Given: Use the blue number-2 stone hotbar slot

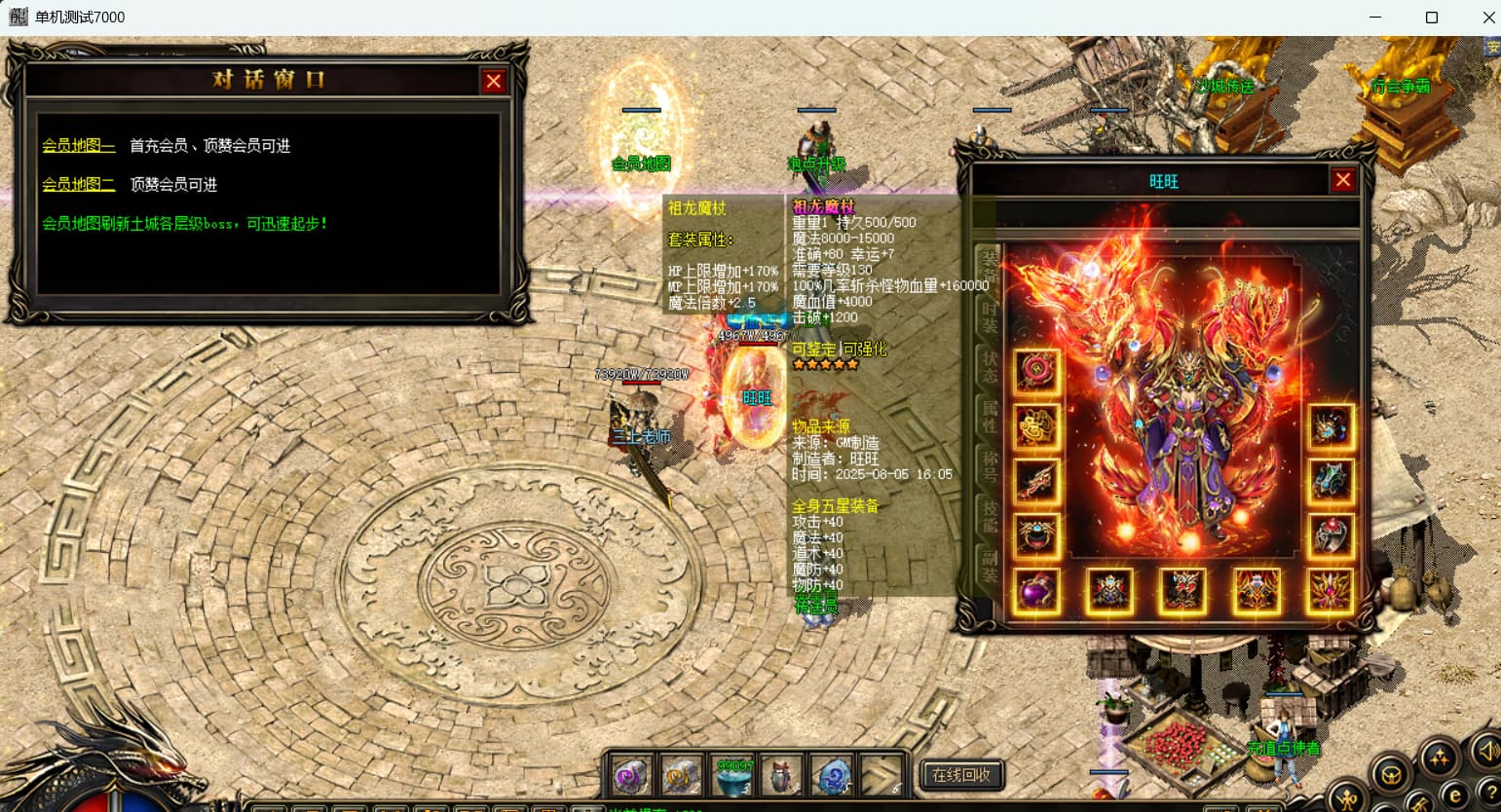Looking at the screenshot, I should point(833,776).
